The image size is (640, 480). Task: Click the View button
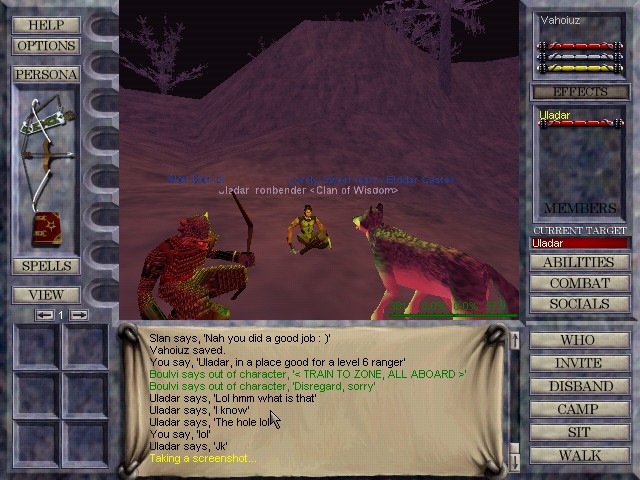(46, 295)
